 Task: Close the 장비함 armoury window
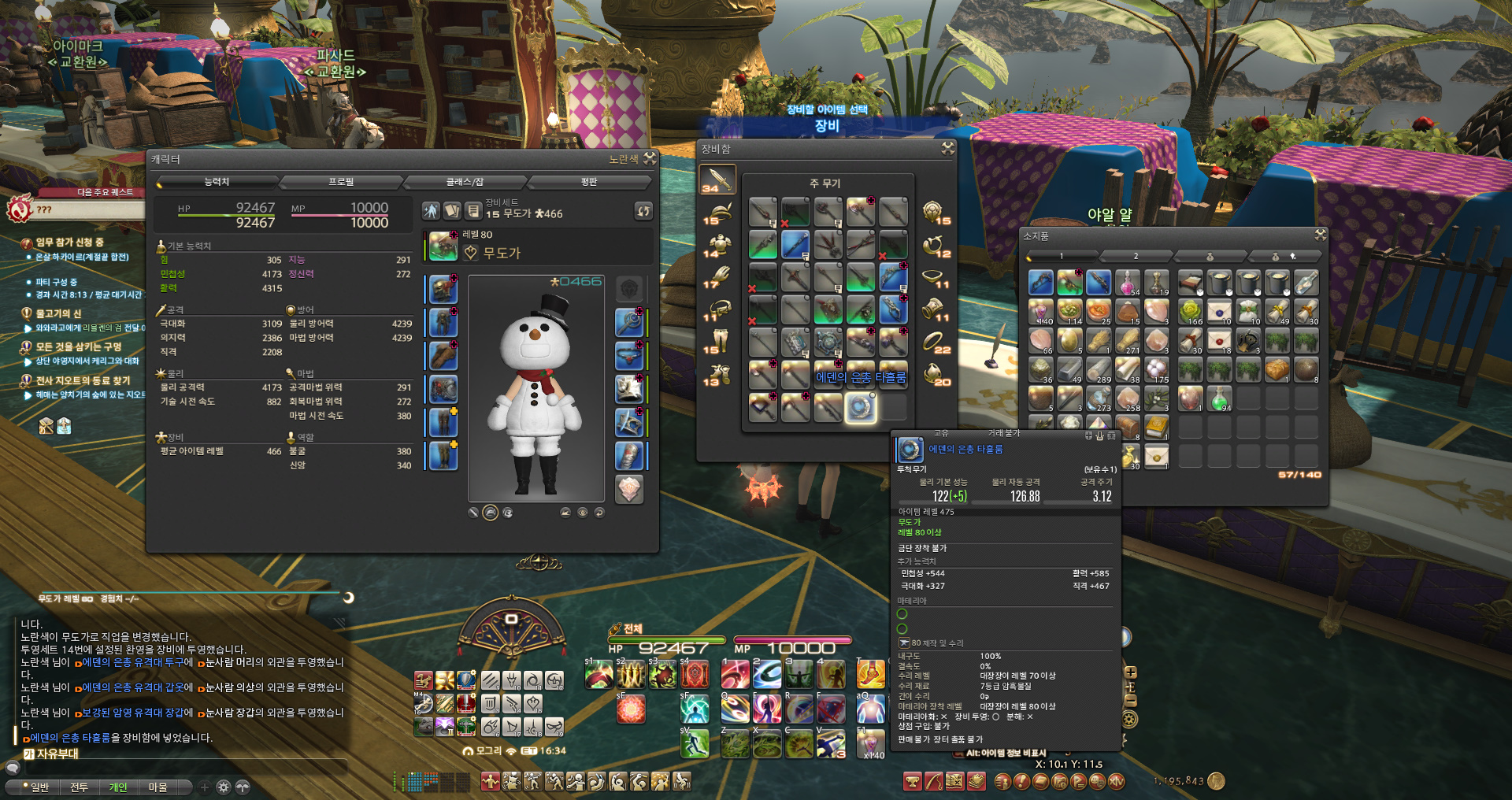pyautogui.click(x=947, y=148)
